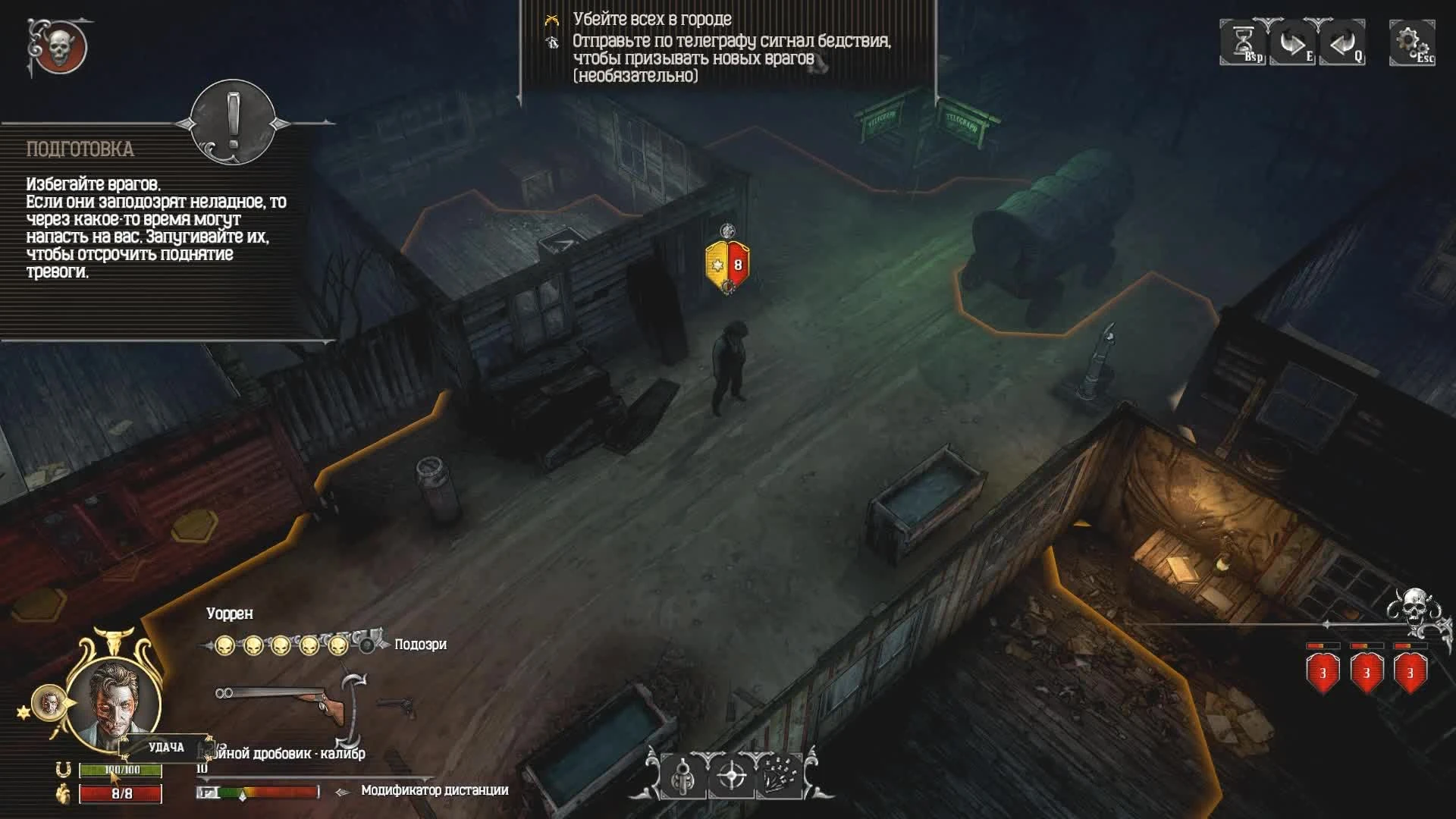The width and height of the screenshot is (1456, 819).
Task: Select the single-shot fire mode icon
Action: pyautogui.click(x=682, y=776)
